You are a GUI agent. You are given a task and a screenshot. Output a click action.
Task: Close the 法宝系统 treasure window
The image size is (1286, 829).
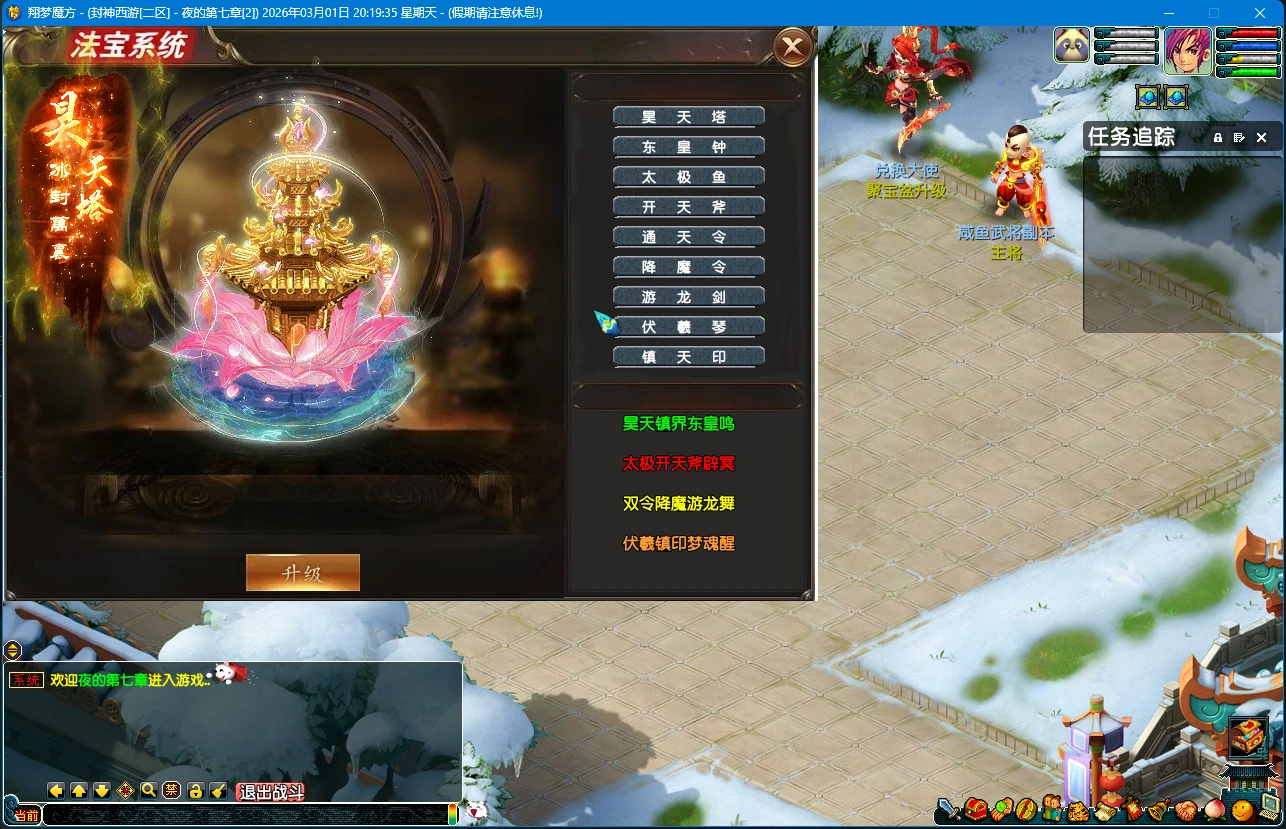[792, 46]
